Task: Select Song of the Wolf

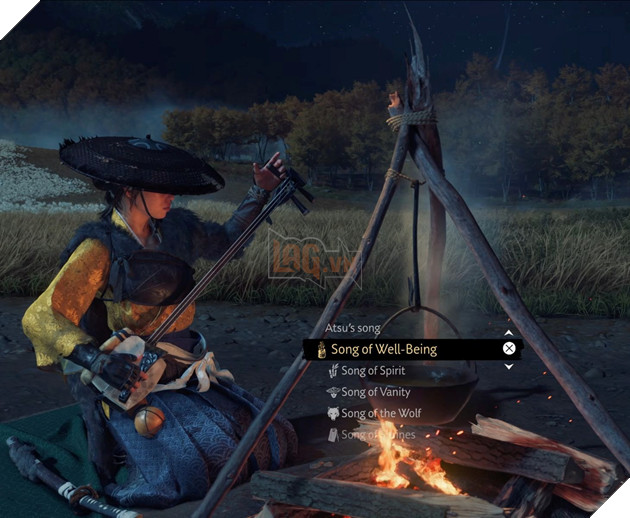Action: coord(381,413)
